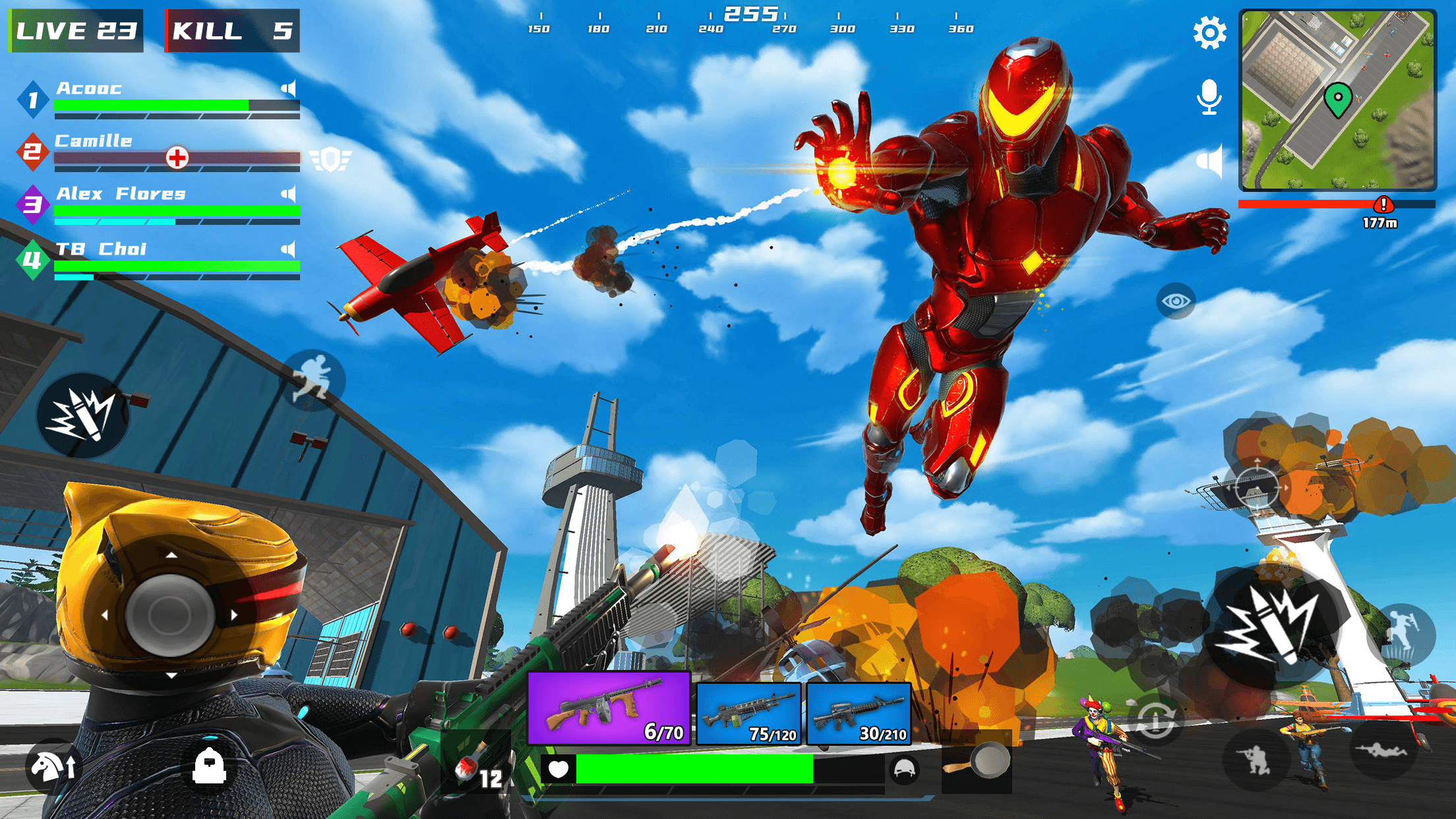Viewport: 1456px width, 819px height.
Task: Toggle the microphone voice chat
Action: coord(1209,97)
